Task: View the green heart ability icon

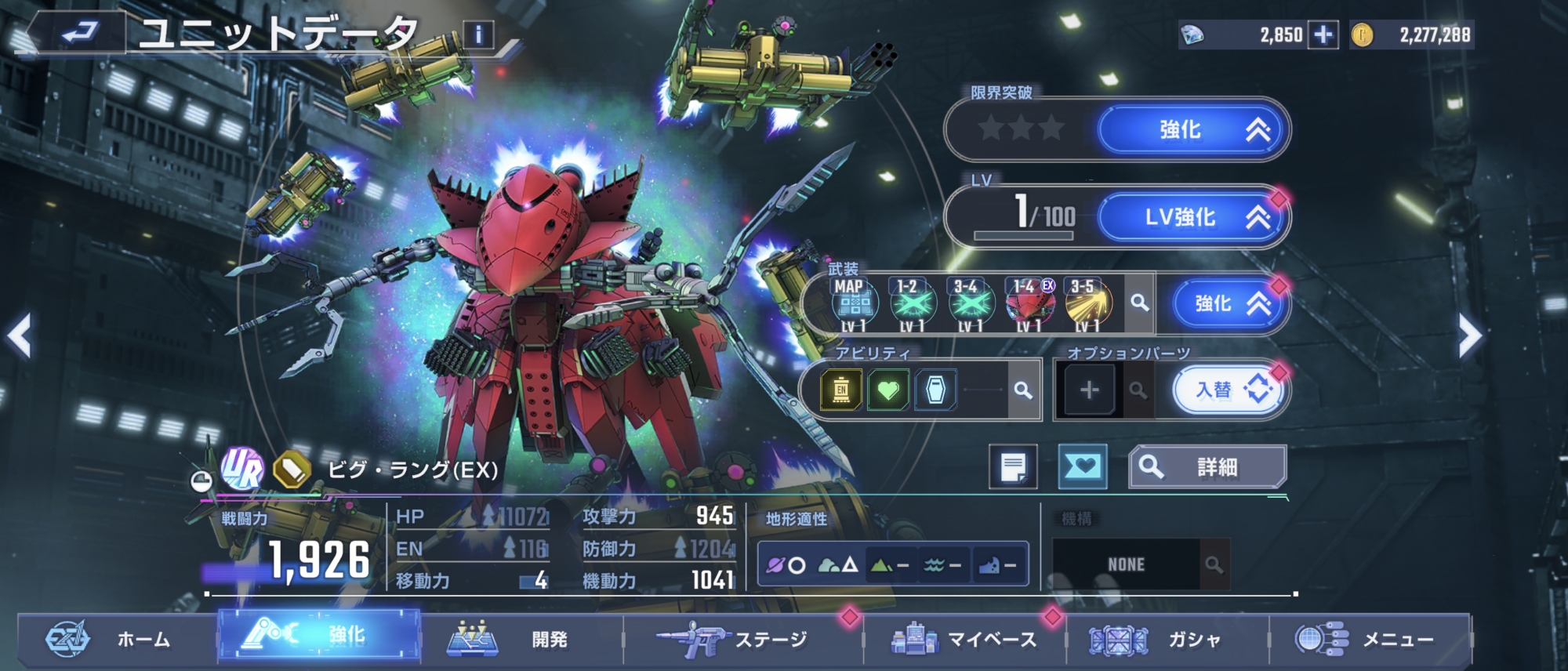Action: 888,390
